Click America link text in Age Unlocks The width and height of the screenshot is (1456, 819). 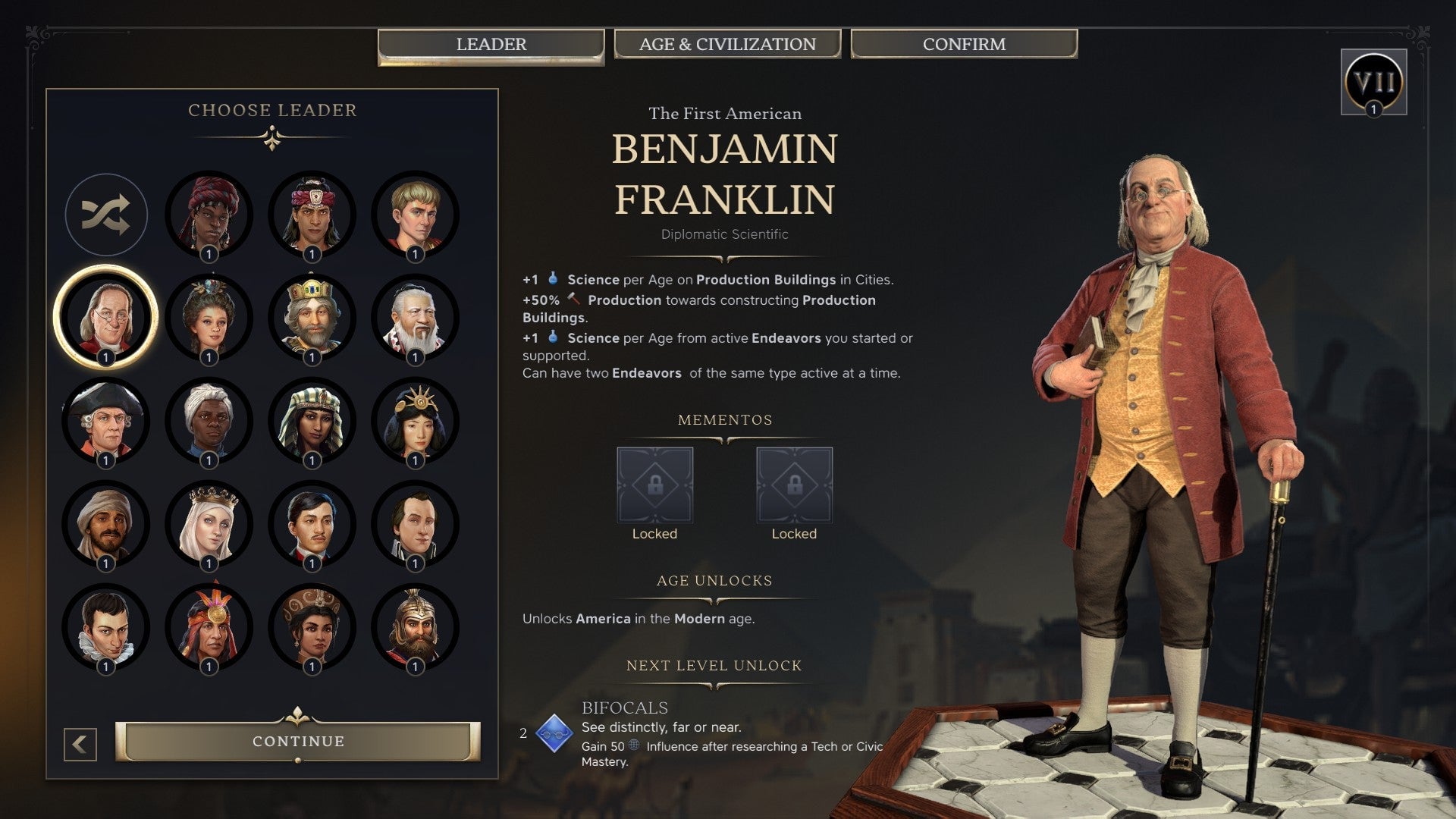click(x=603, y=617)
